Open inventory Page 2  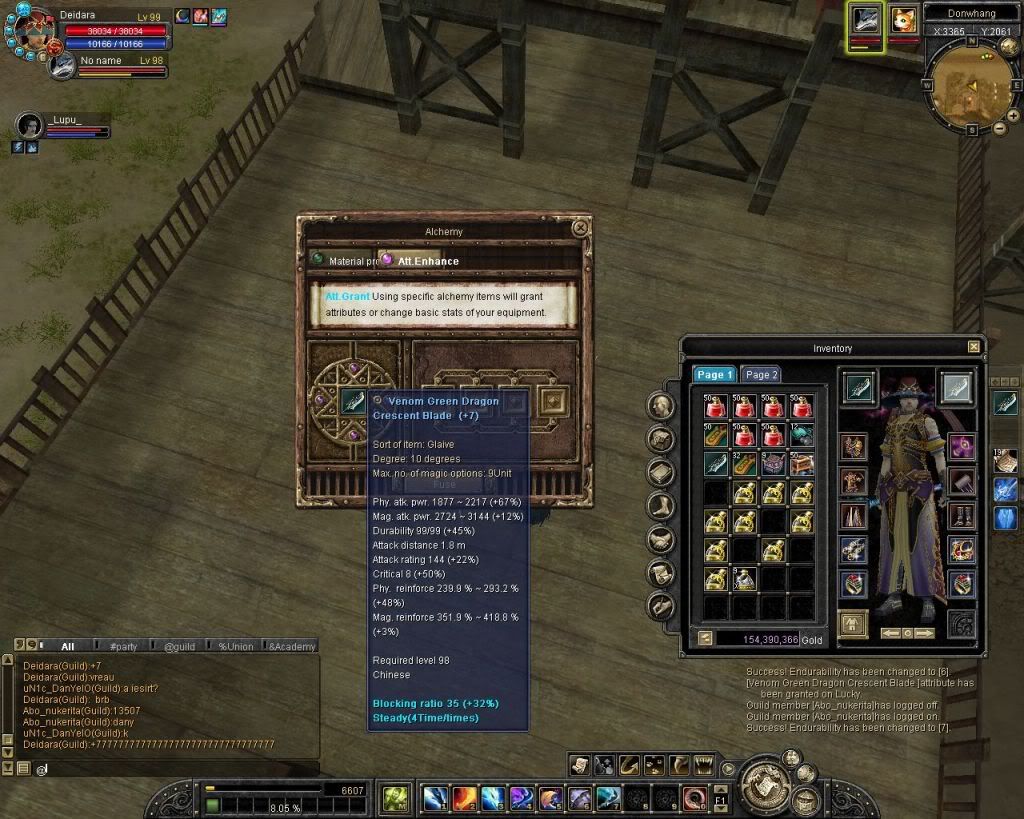click(x=762, y=375)
